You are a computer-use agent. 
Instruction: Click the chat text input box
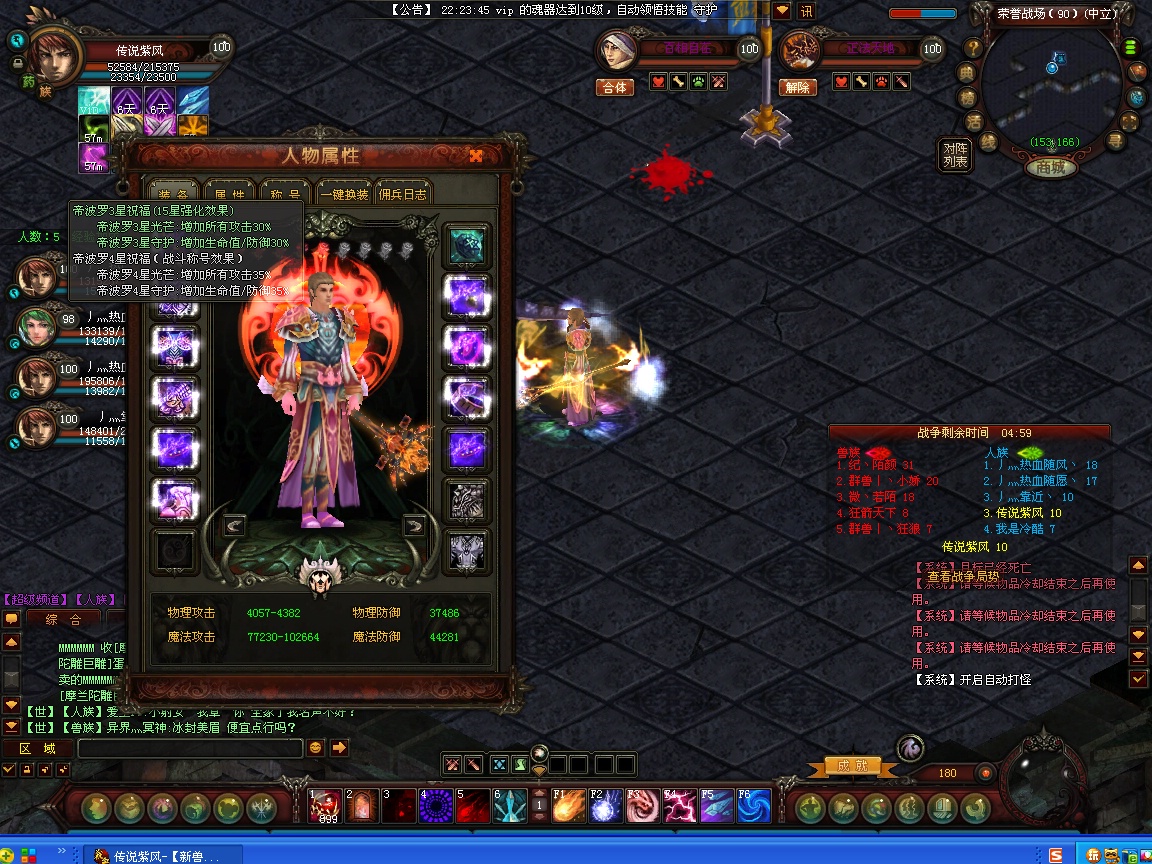pyautogui.click(x=190, y=748)
